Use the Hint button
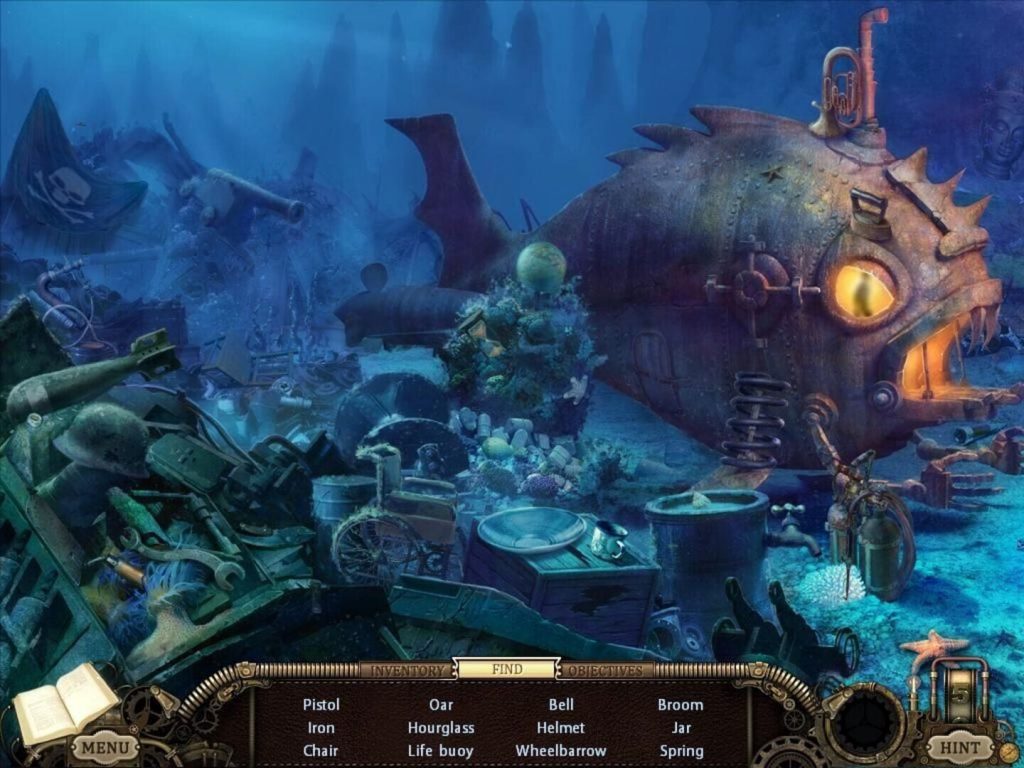The width and height of the screenshot is (1024, 768). [x=960, y=747]
